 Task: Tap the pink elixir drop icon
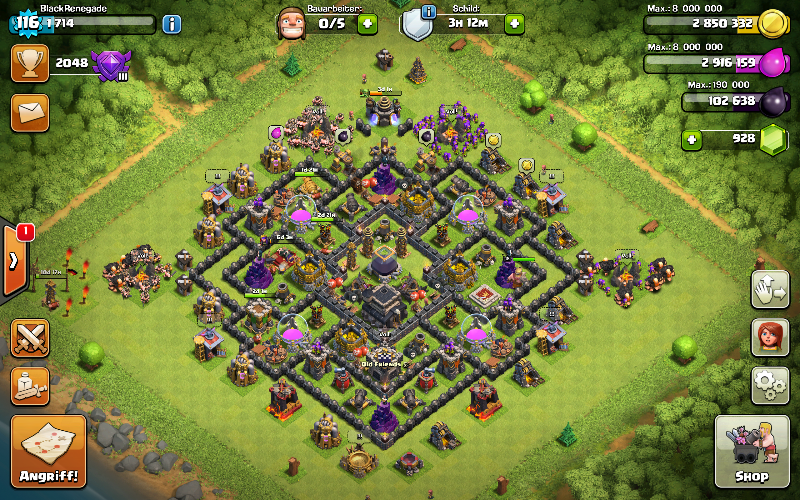pos(773,64)
